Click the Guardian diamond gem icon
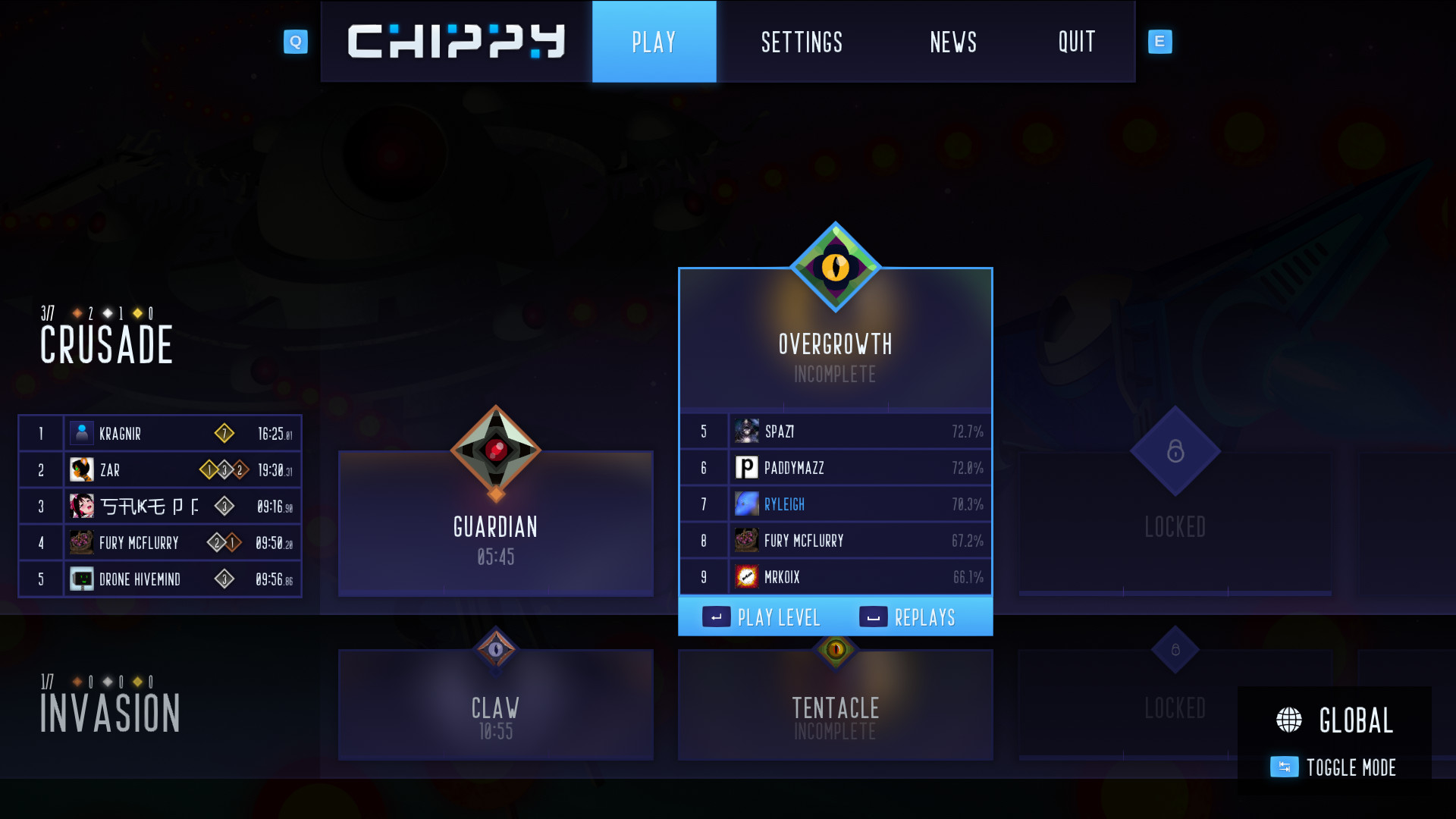 tap(496, 453)
